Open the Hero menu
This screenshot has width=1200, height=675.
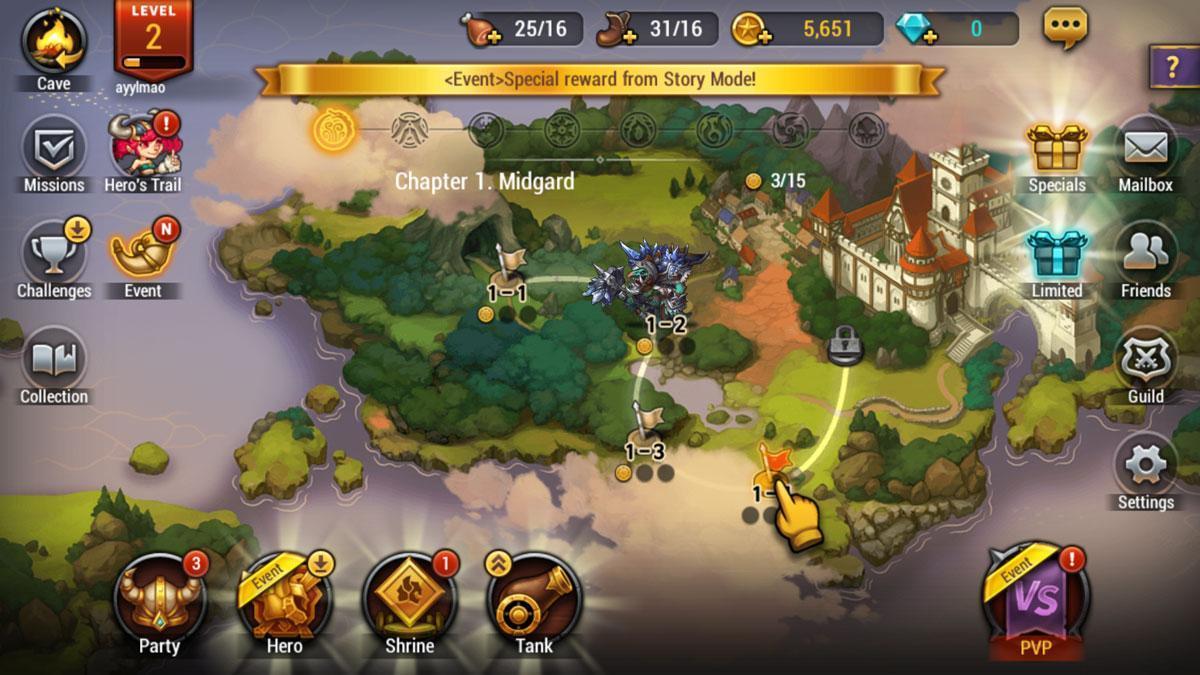(x=284, y=600)
